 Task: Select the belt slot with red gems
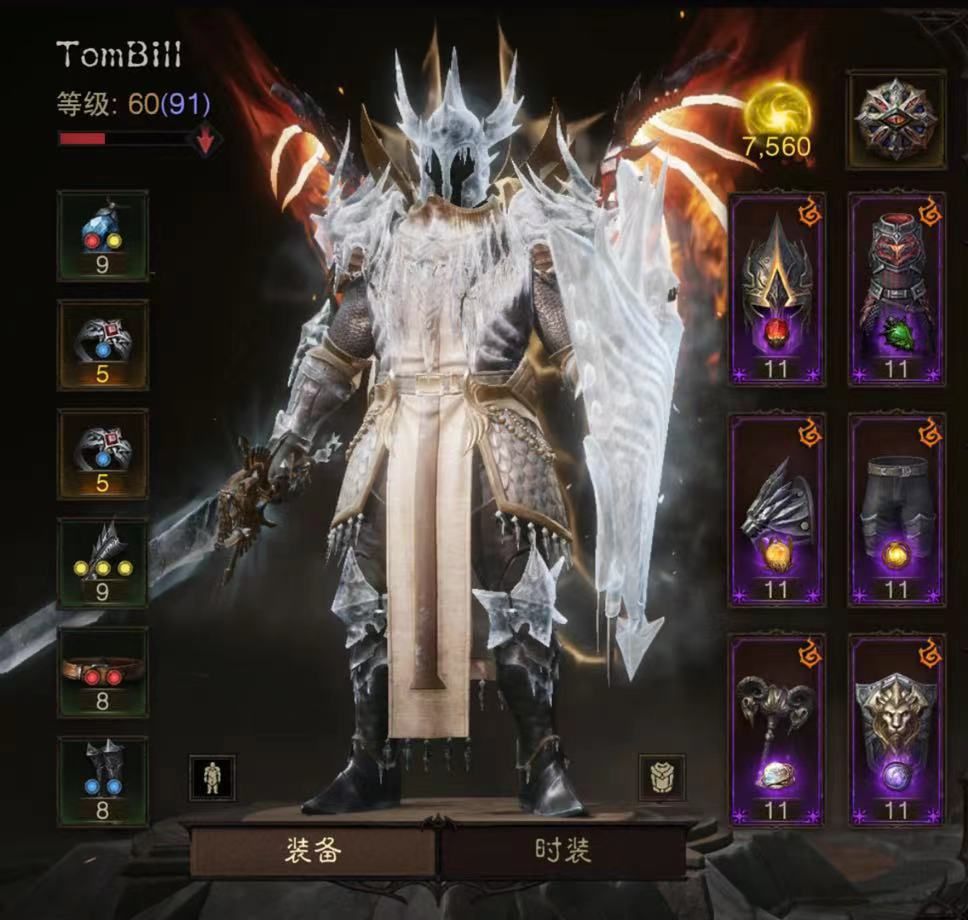pos(103,672)
